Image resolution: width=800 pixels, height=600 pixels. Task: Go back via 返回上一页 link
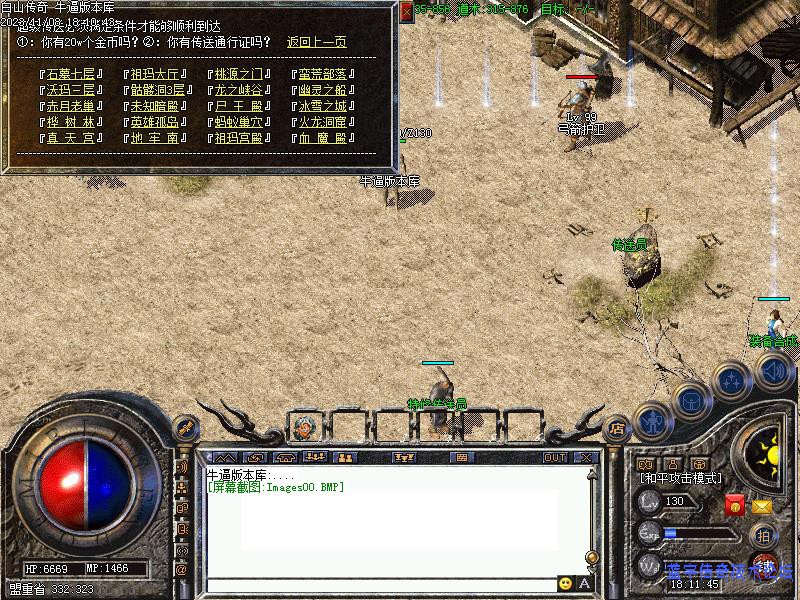click(316, 42)
